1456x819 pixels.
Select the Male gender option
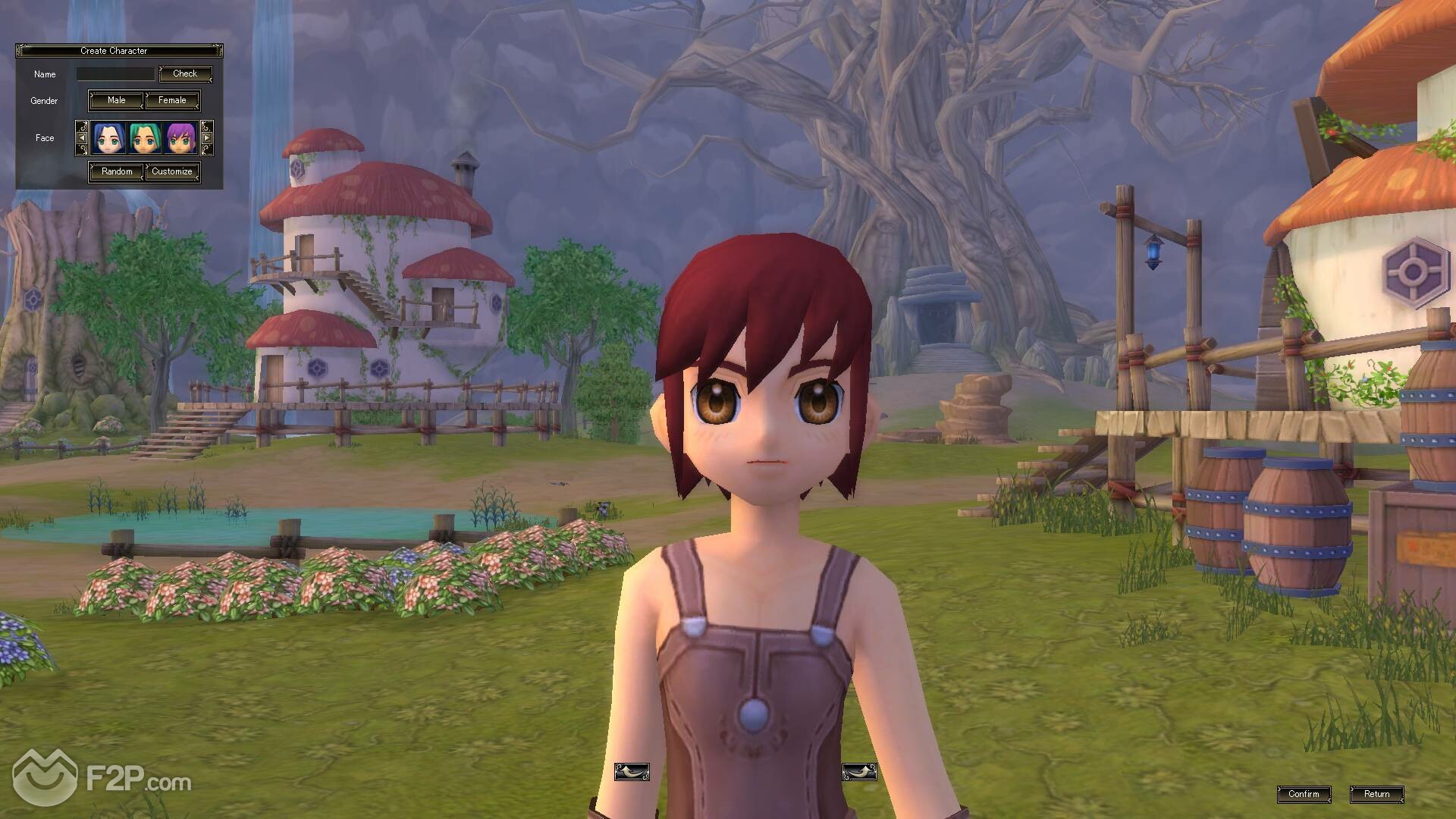tap(116, 100)
